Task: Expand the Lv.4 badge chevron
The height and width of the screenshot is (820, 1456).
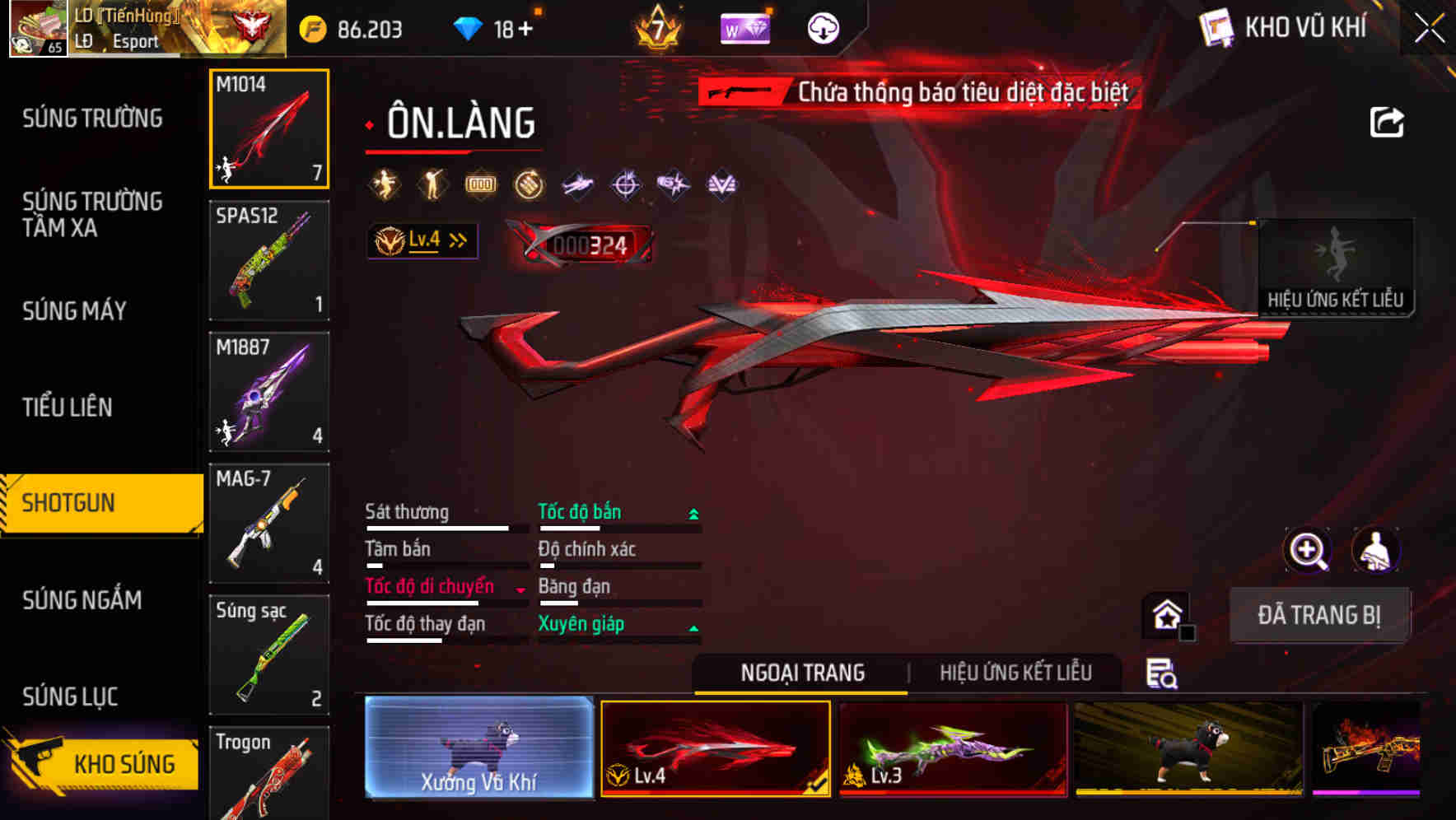Action: [455, 240]
